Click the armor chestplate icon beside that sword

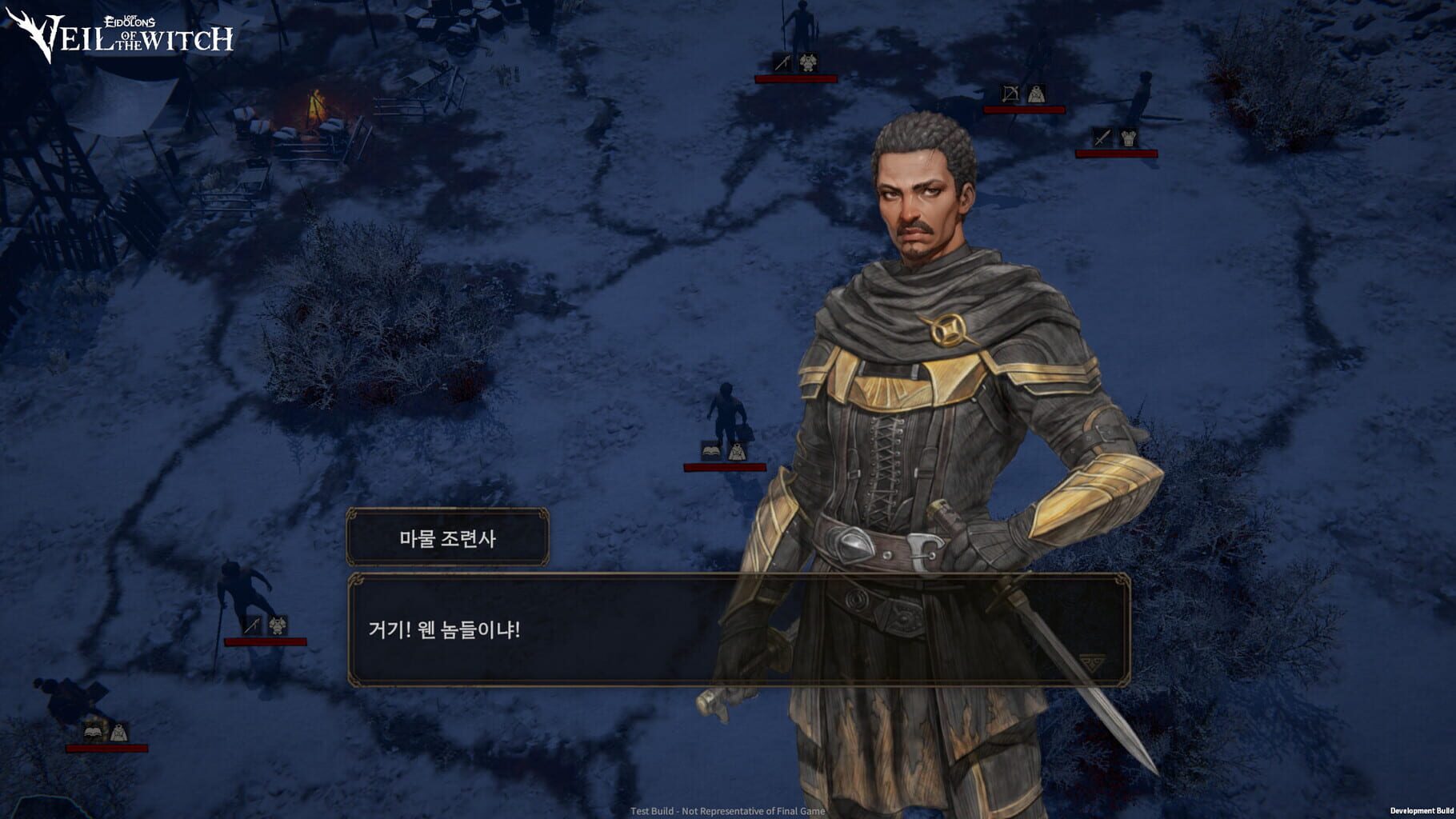click(1129, 138)
